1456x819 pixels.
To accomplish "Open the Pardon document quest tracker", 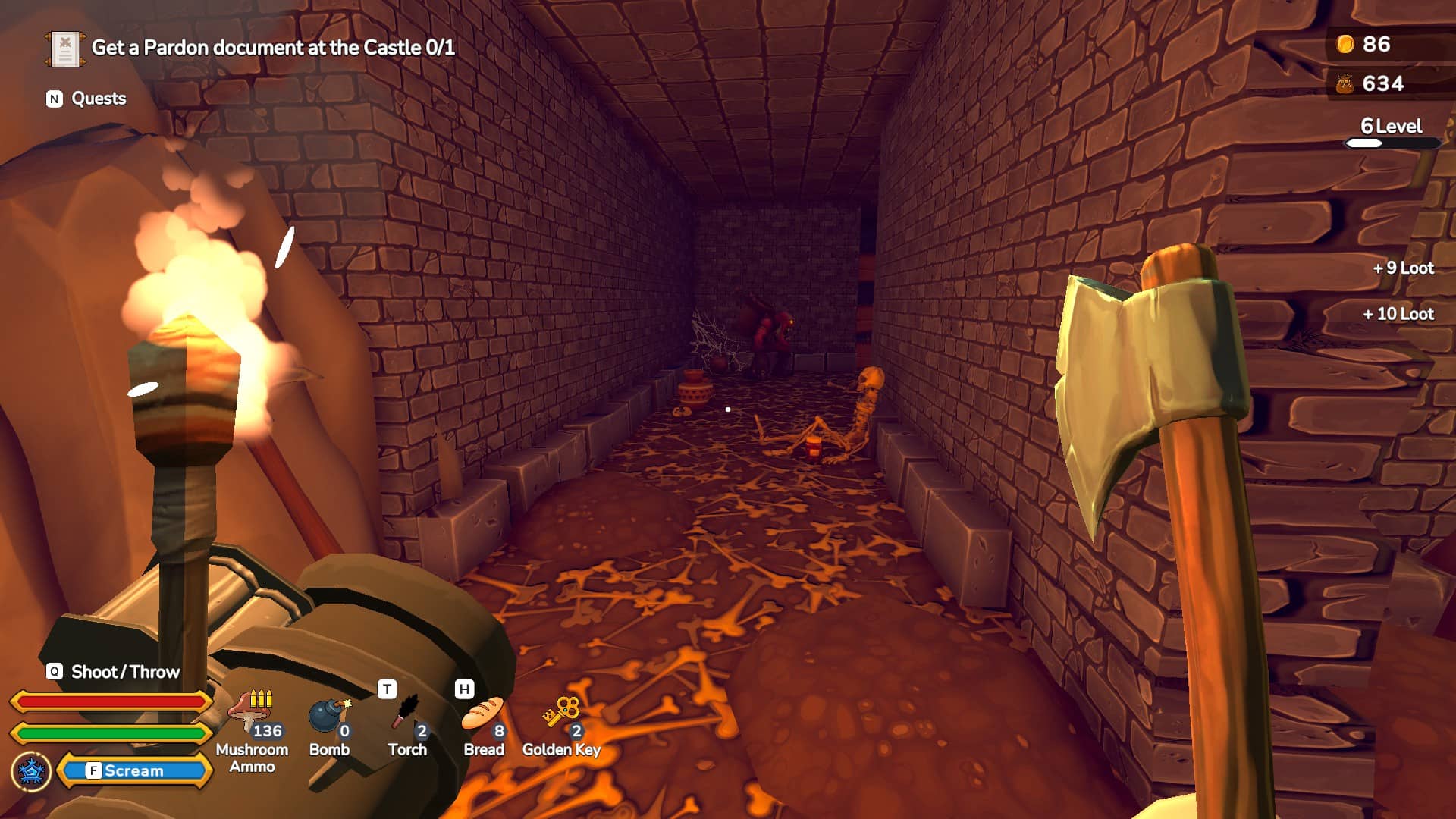I will pyautogui.click(x=273, y=48).
